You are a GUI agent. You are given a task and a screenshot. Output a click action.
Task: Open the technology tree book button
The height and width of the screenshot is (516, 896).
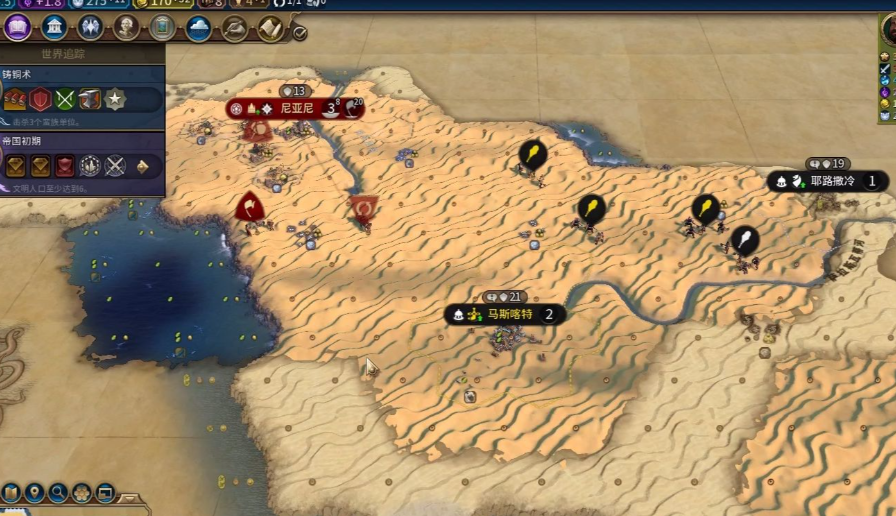(18, 28)
